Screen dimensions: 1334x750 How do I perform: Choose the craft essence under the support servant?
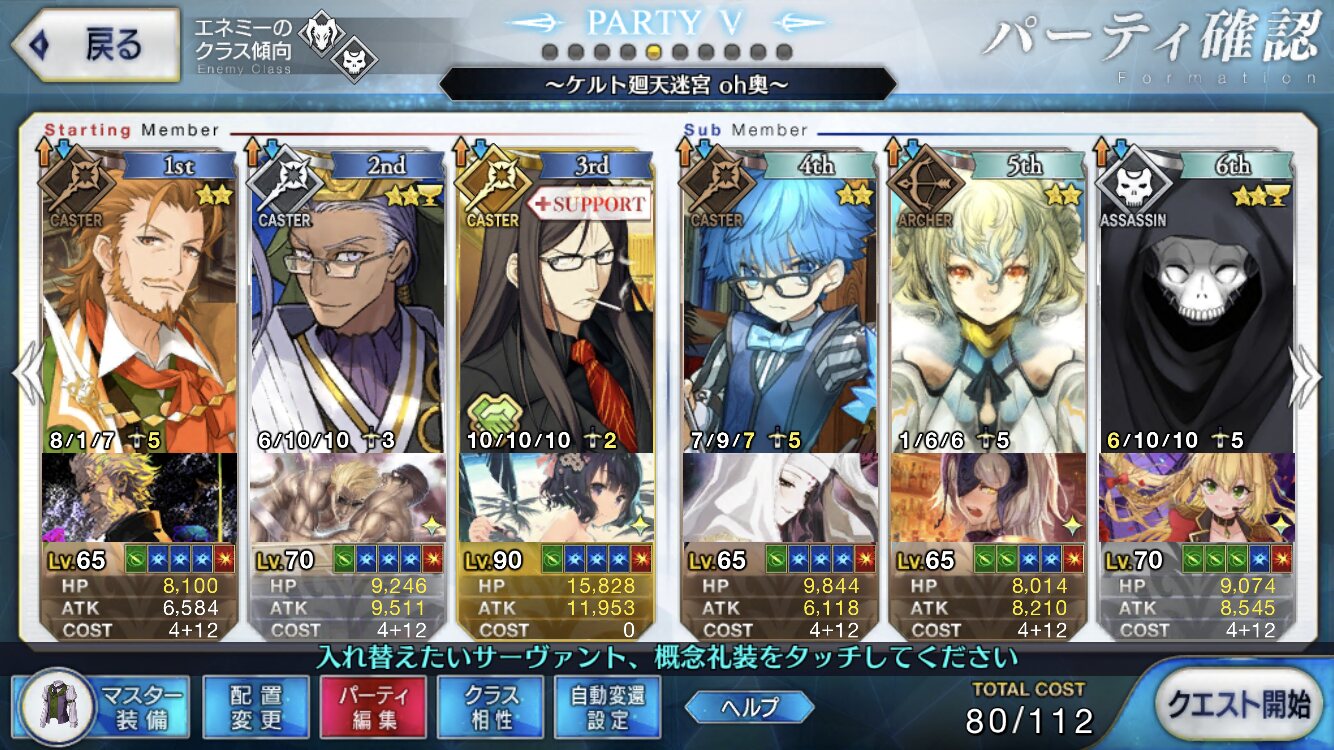pyautogui.click(x=556, y=498)
